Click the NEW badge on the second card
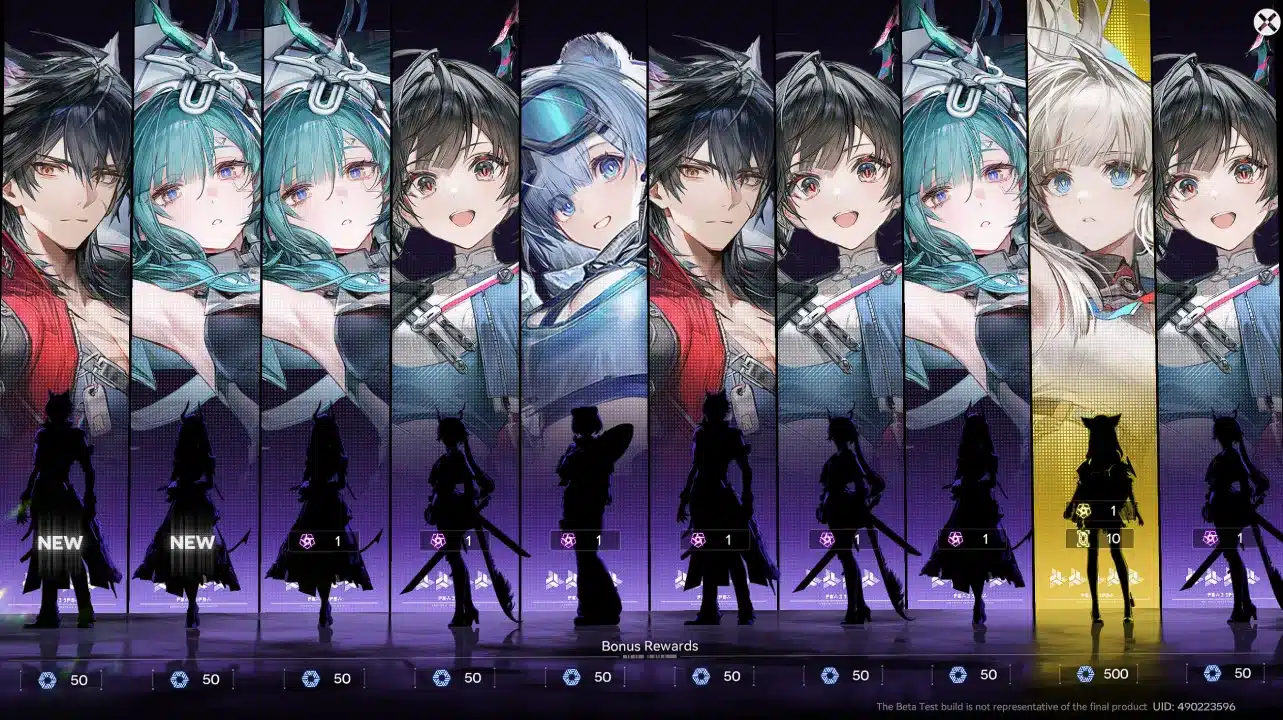The height and width of the screenshot is (720, 1283). [191, 544]
